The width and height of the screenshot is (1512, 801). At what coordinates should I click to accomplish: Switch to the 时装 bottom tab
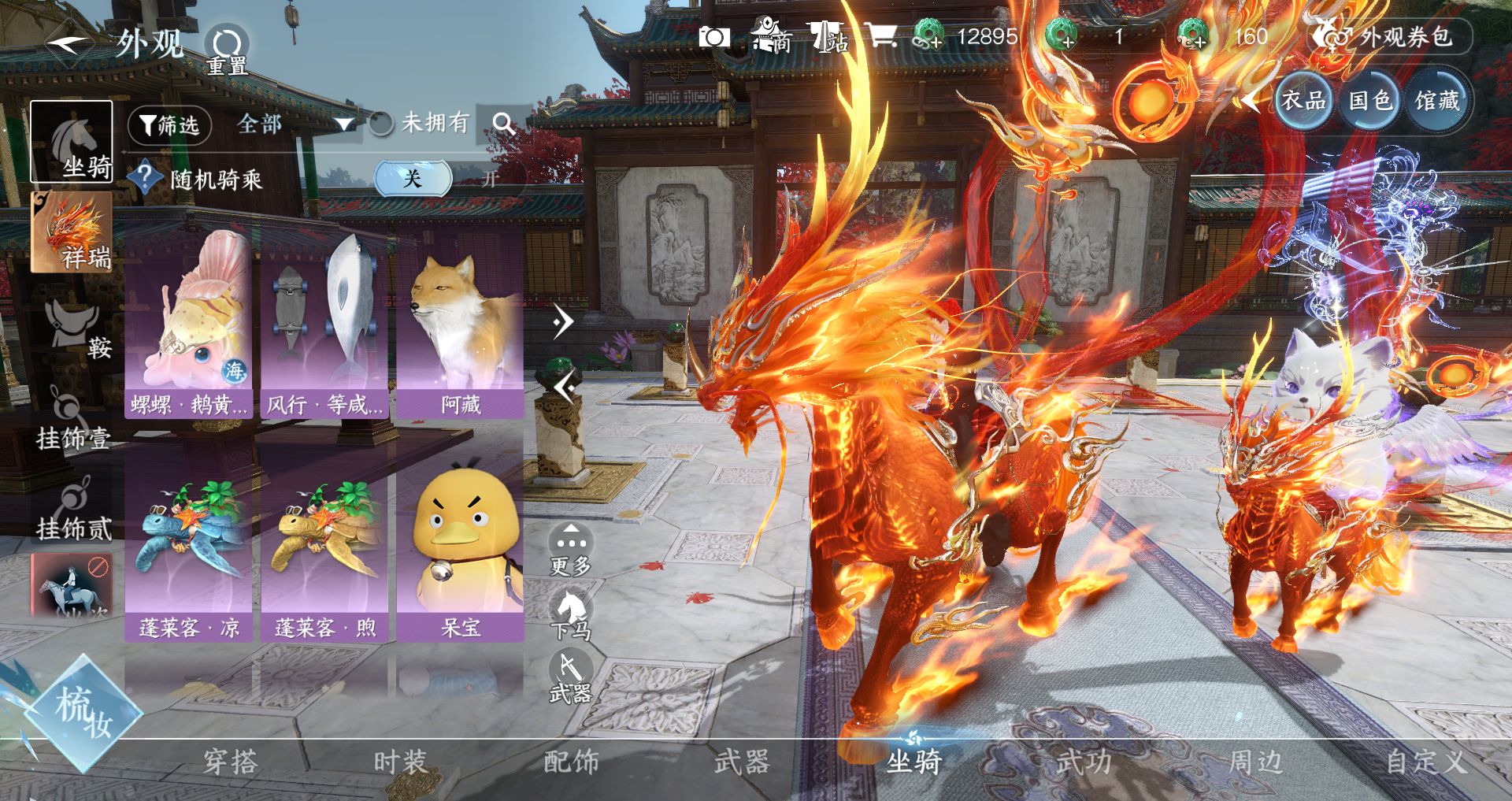(x=400, y=762)
